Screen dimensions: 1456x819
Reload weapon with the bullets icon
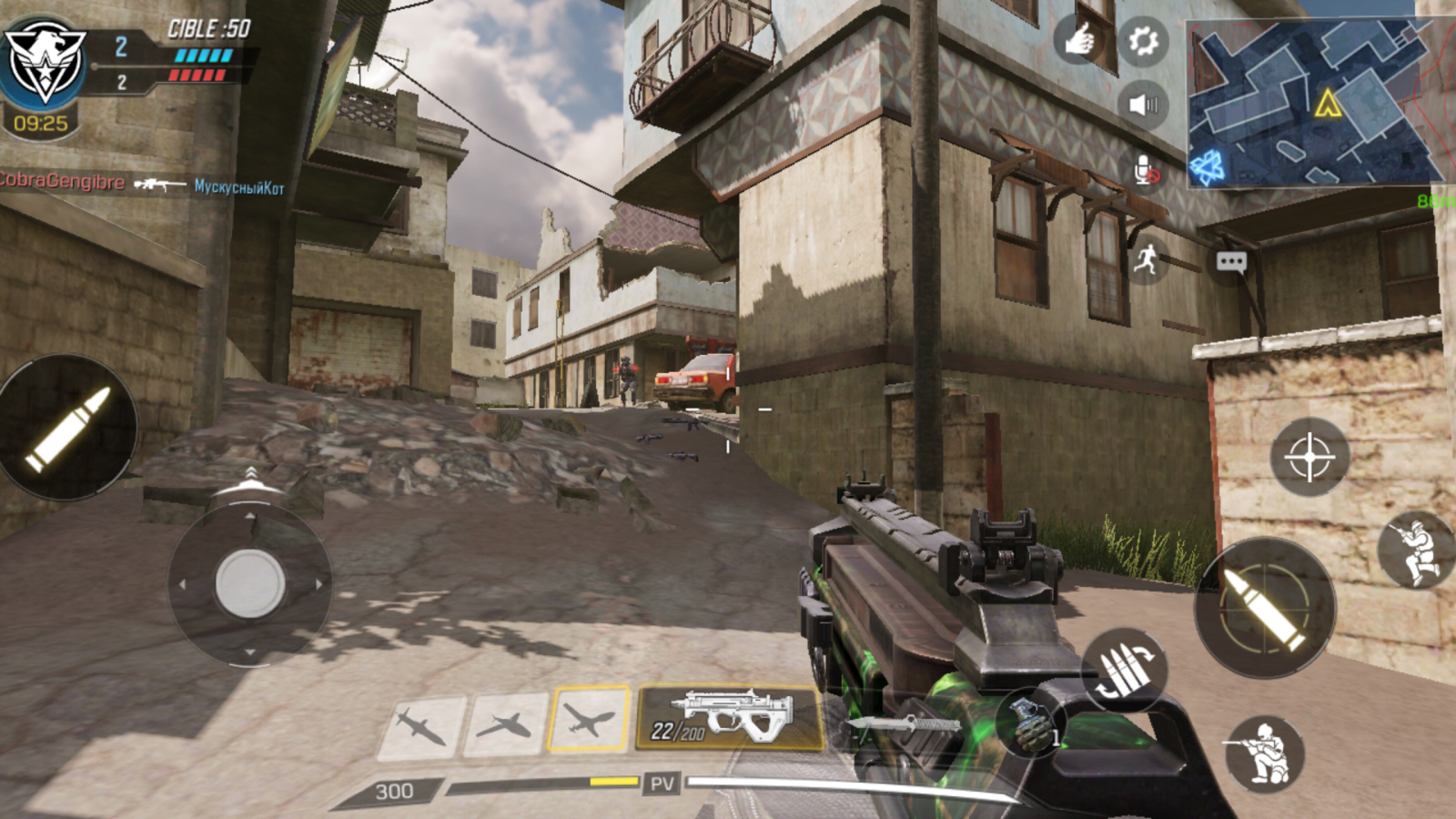pyautogui.click(x=1124, y=671)
